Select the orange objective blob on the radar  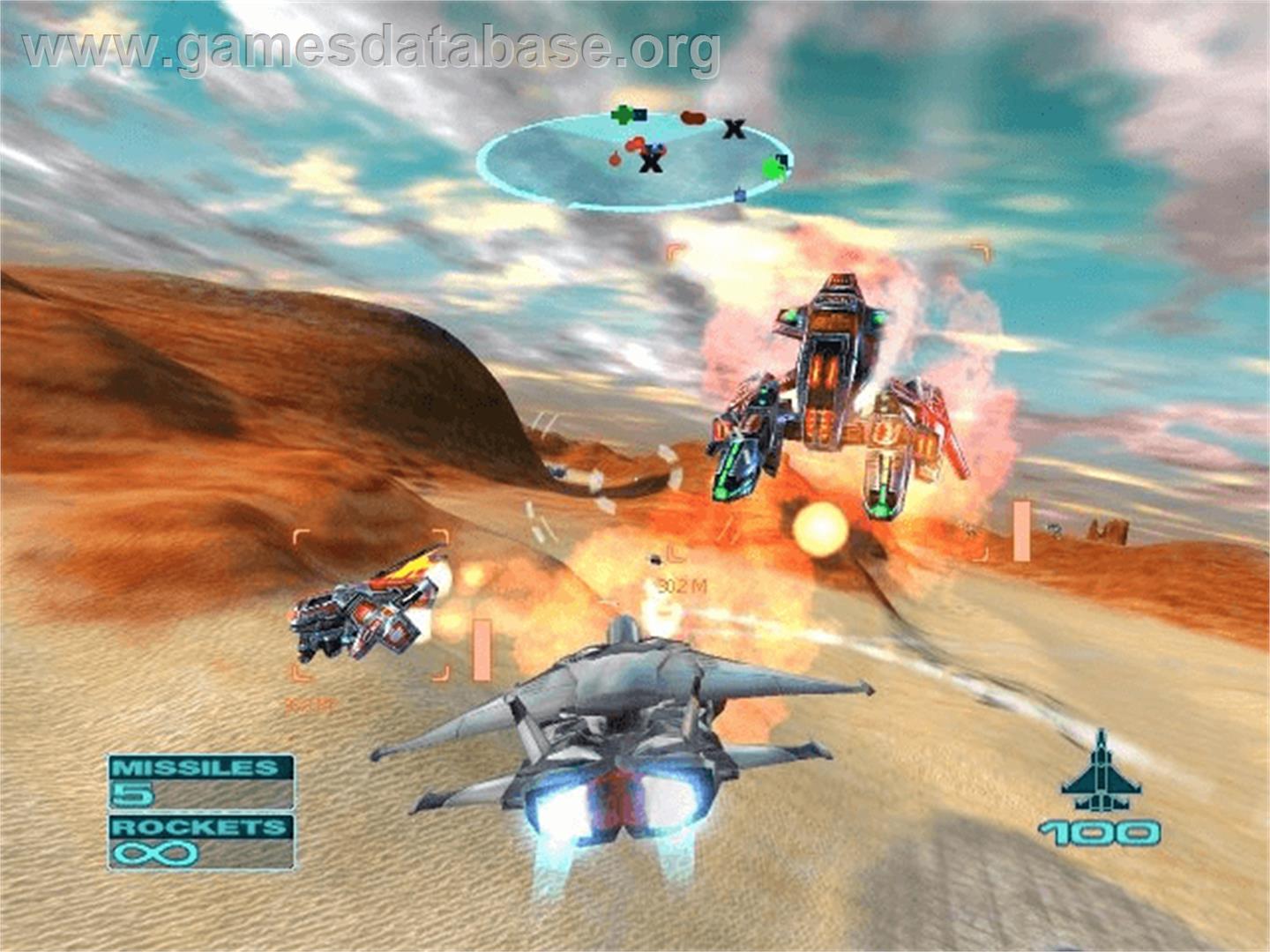(x=693, y=116)
